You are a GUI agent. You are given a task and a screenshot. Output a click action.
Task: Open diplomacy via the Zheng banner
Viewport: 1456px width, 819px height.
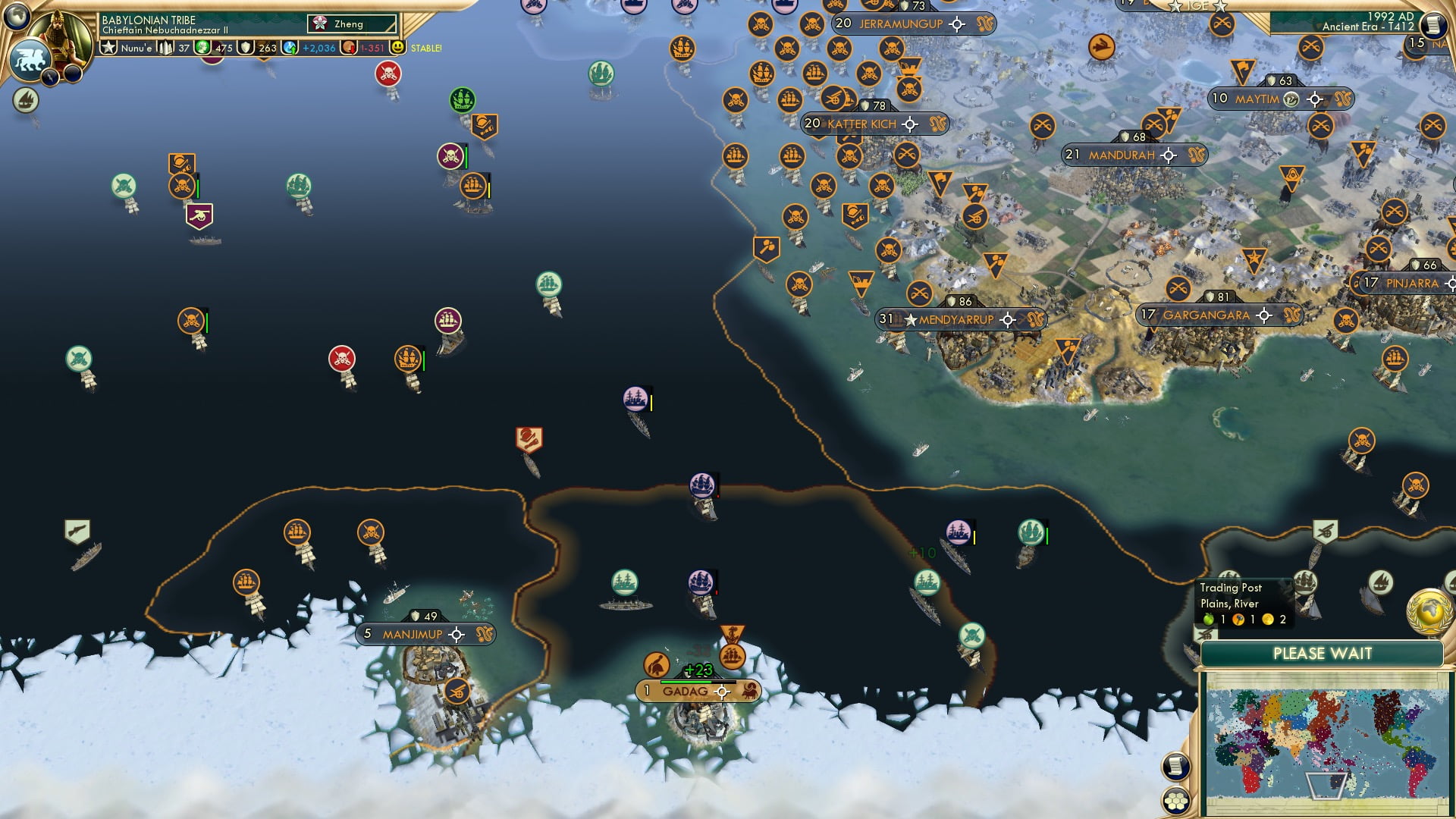(x=349, y=24)
